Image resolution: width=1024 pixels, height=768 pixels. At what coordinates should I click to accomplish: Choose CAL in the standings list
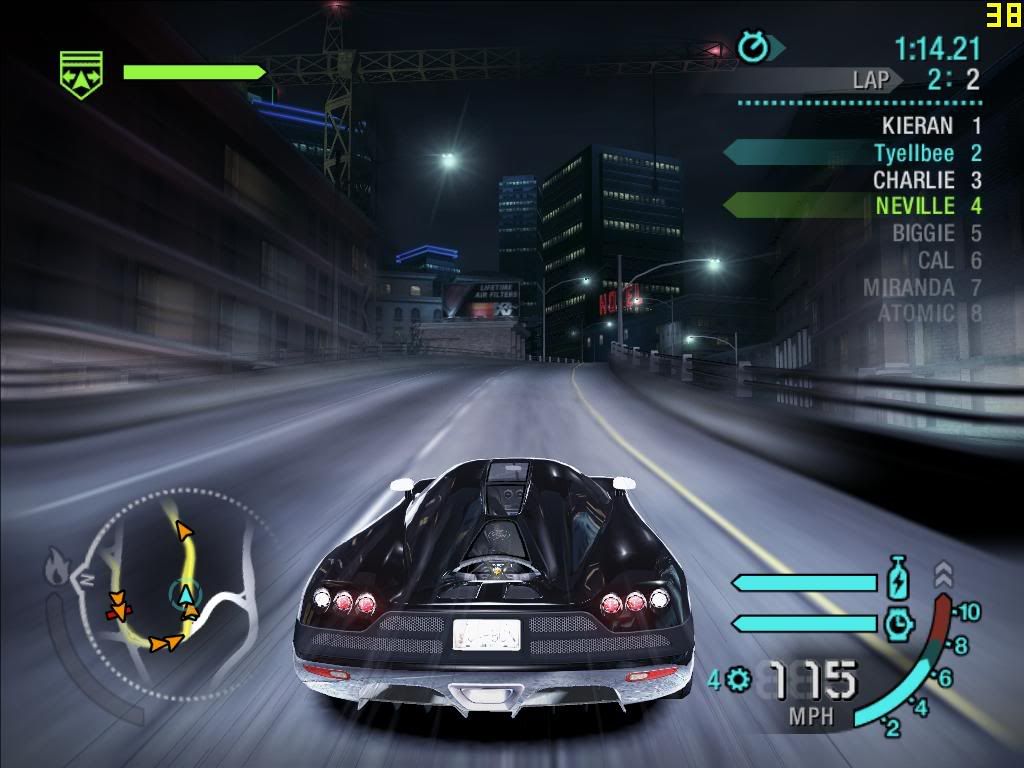(x=935, y=260)
